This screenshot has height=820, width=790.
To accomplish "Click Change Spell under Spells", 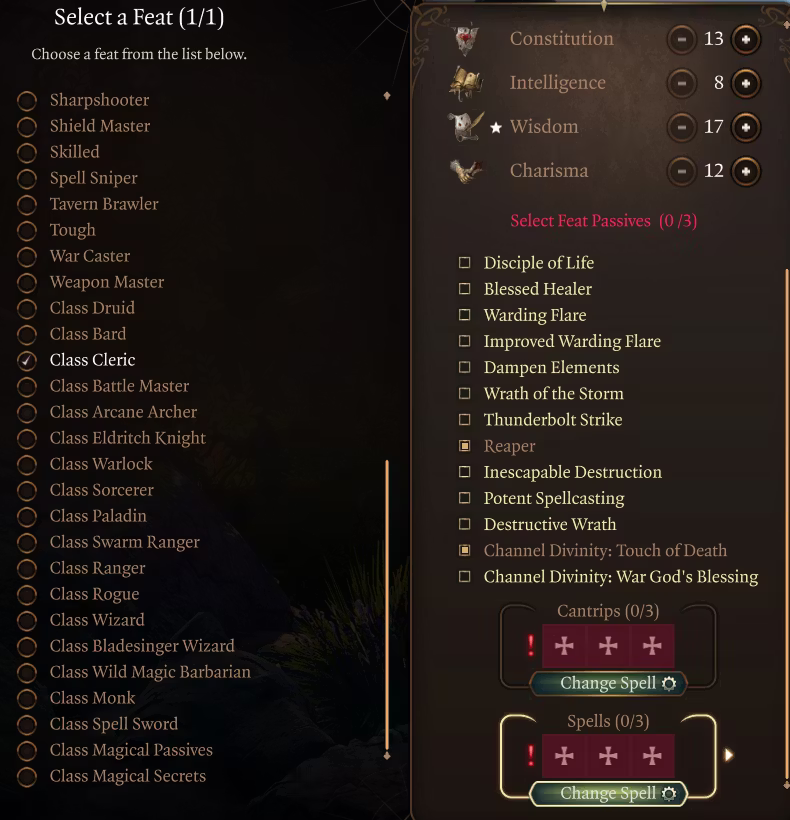I will [x=608, y=794].
